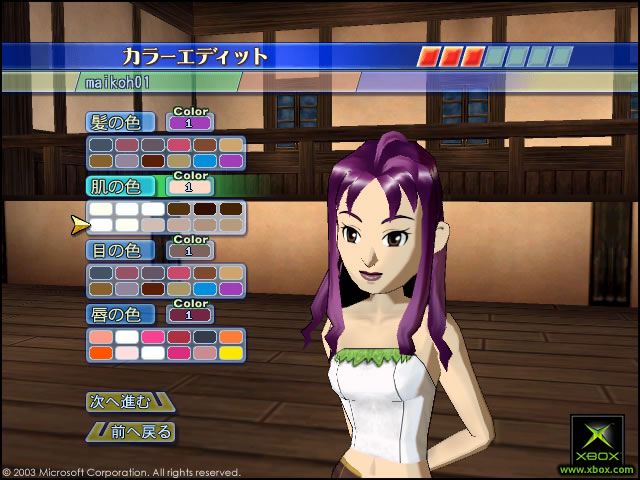
Task: Select the 髪の色 hair color category
Action: click(120, 123)
